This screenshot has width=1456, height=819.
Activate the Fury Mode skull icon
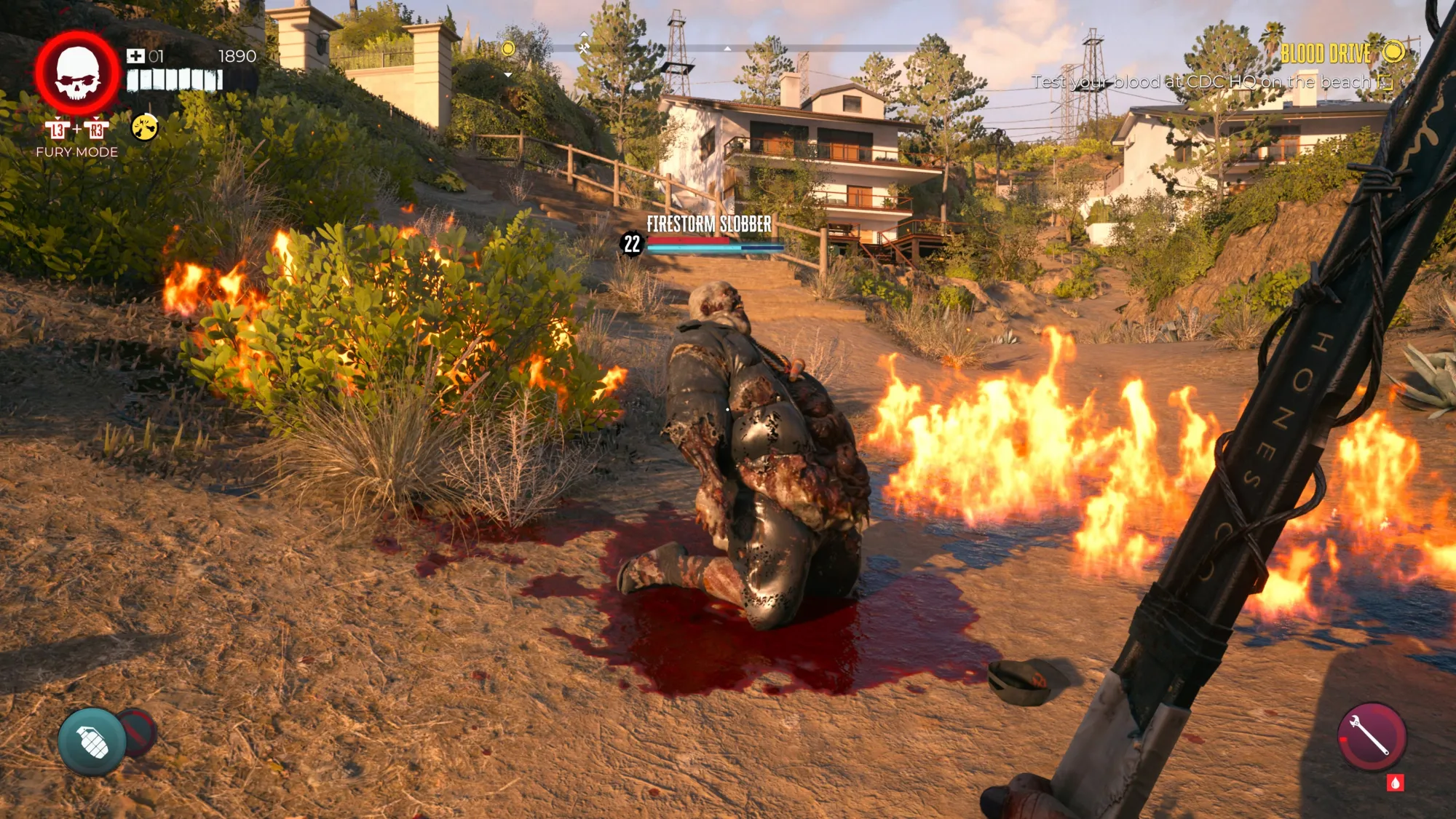77,74
